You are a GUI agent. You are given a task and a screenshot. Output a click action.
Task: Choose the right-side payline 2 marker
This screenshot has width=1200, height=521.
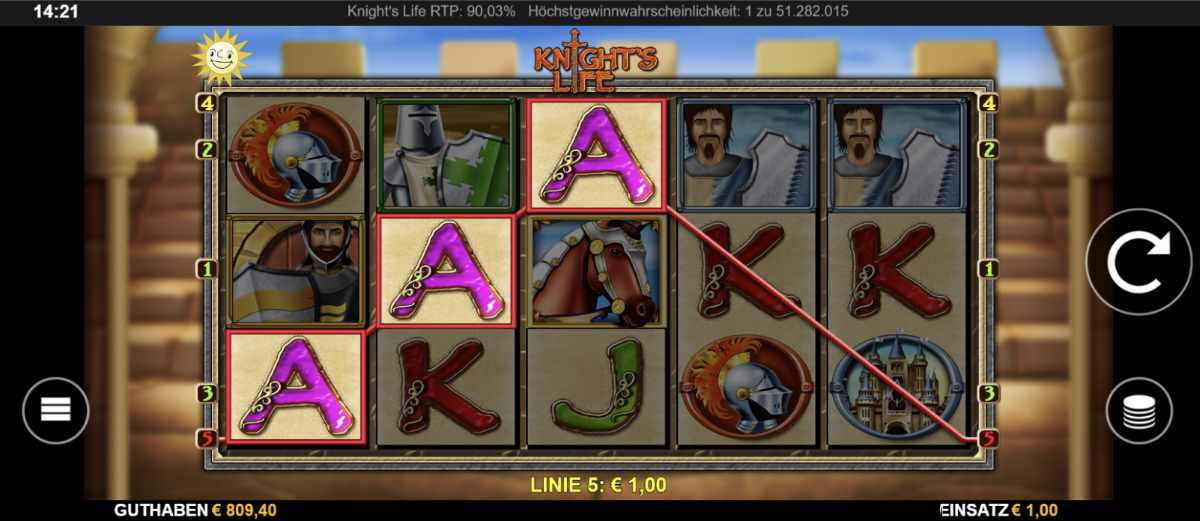(x=989, y=150)
